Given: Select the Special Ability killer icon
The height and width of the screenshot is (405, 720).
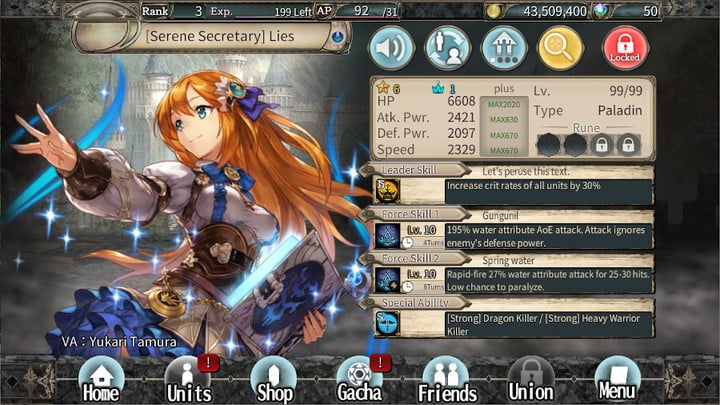Looking at the screenshot, I should [387, 322].
